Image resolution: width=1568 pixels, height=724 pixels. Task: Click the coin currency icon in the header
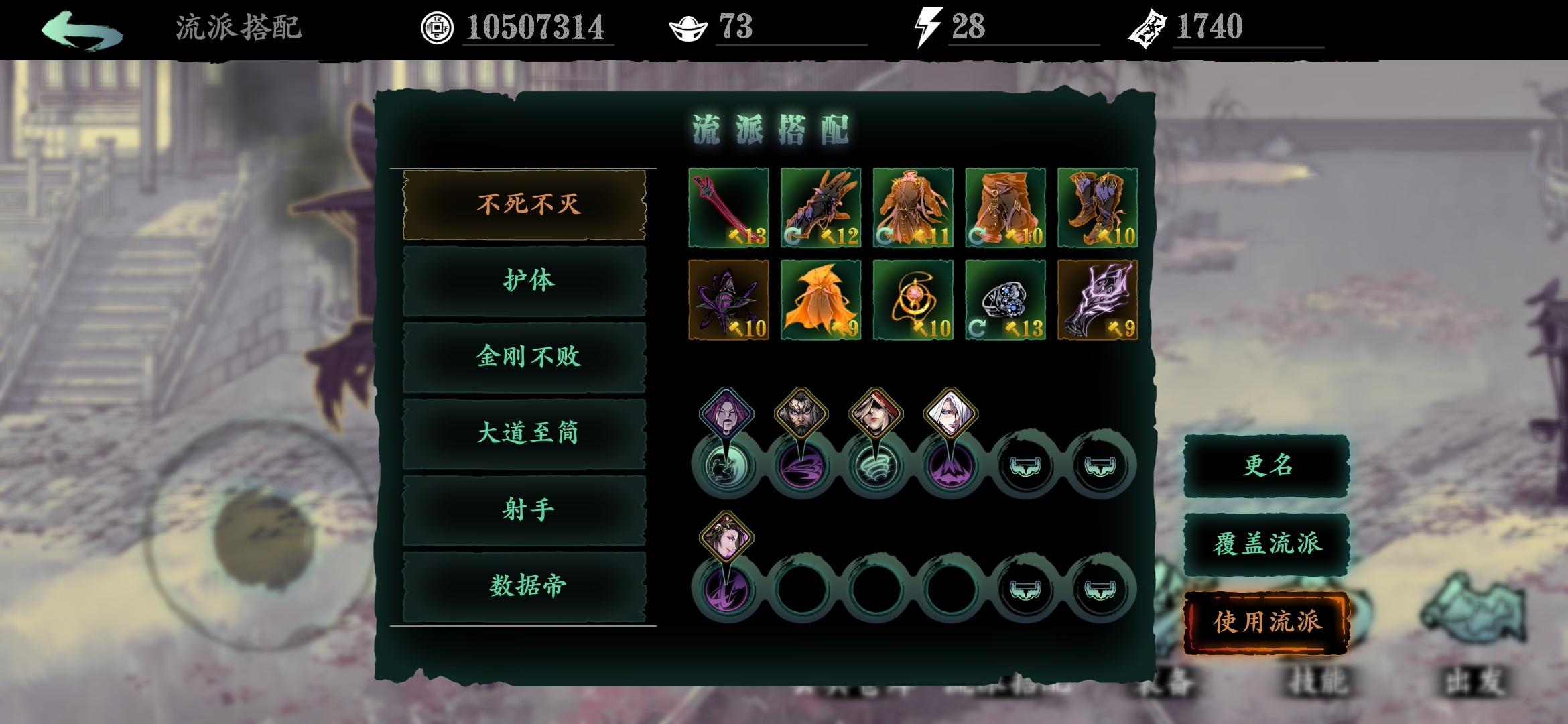(x=439, y=28)
